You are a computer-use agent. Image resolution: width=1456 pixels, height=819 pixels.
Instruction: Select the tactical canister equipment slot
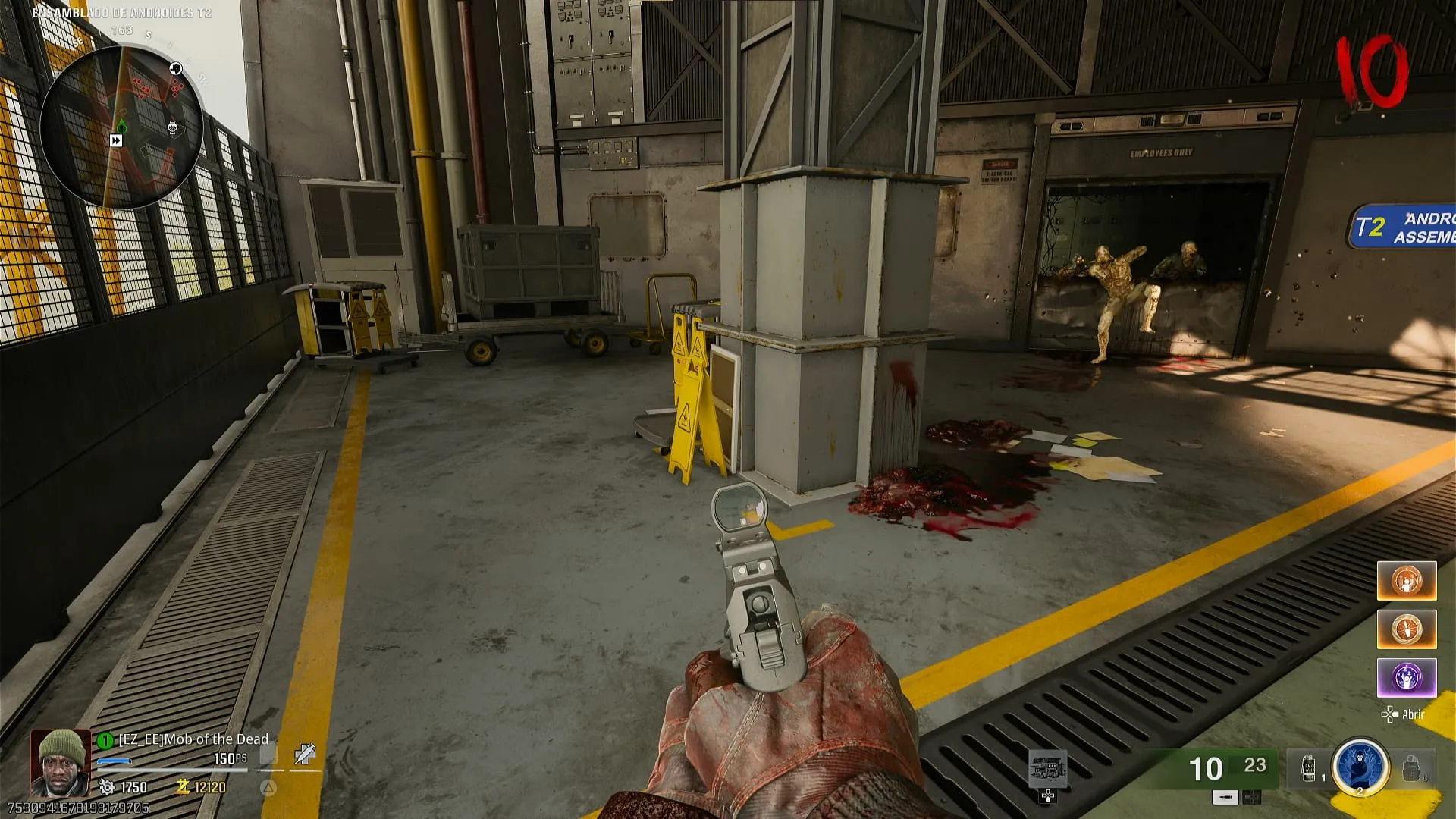click(1309, 767)
